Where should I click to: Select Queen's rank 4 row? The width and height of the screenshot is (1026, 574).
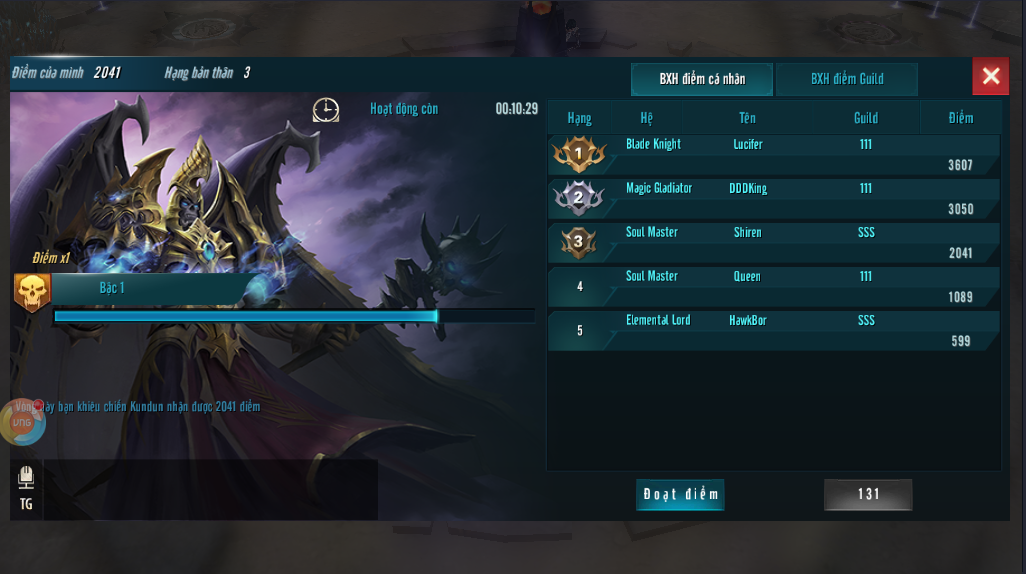tap(774, 286)
